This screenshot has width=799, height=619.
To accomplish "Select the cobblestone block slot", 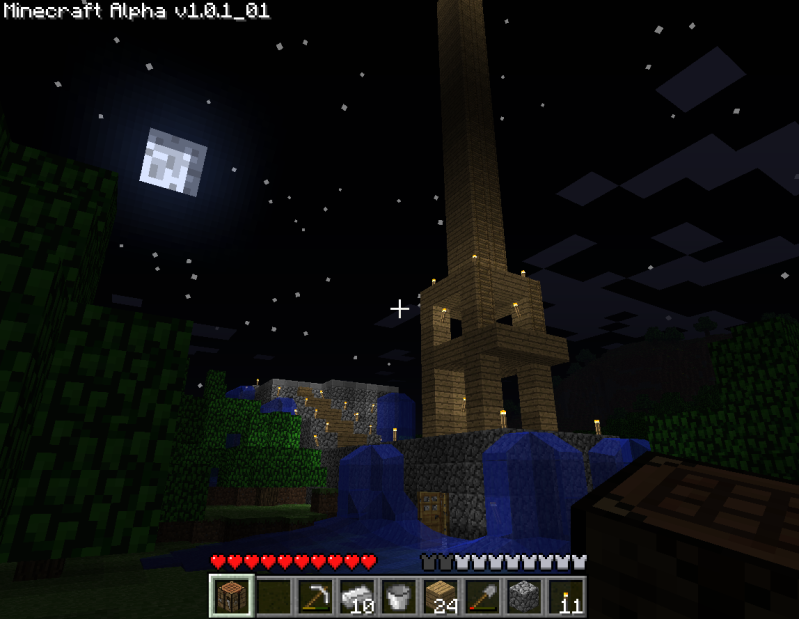I will click(x=523, y=596).
